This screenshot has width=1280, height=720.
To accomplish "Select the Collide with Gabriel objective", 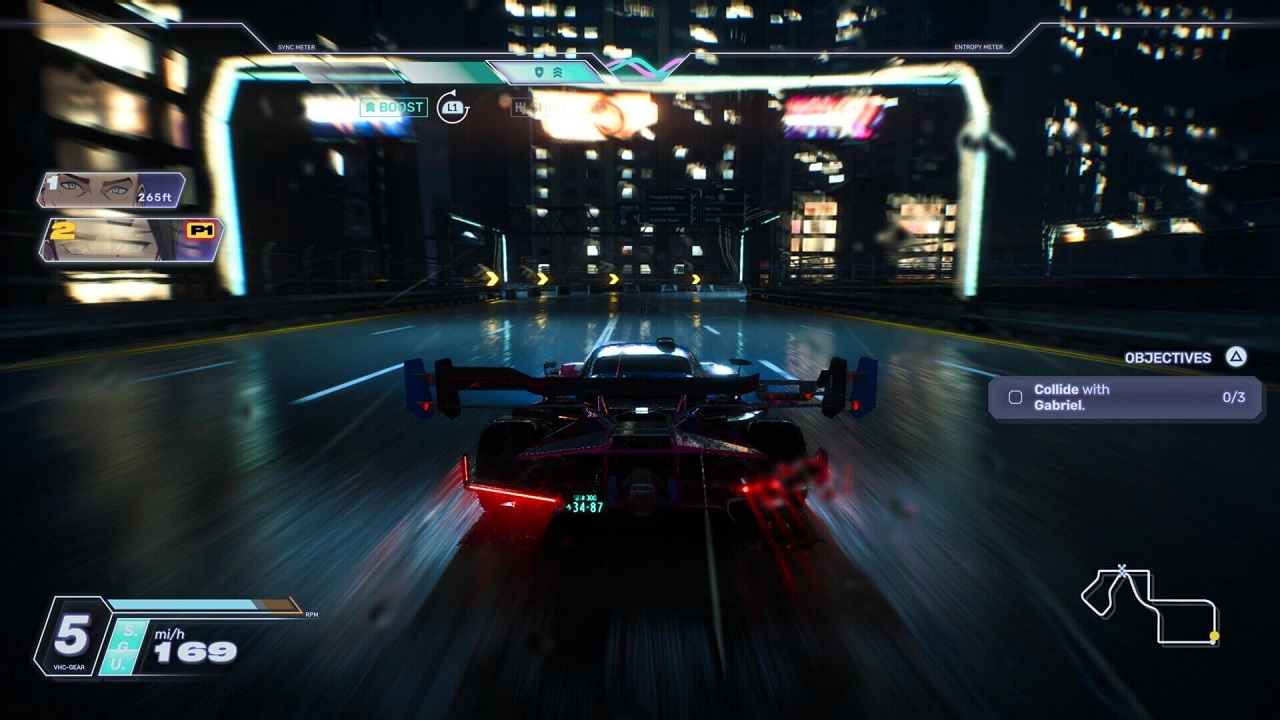I will tap(1125, 397).
